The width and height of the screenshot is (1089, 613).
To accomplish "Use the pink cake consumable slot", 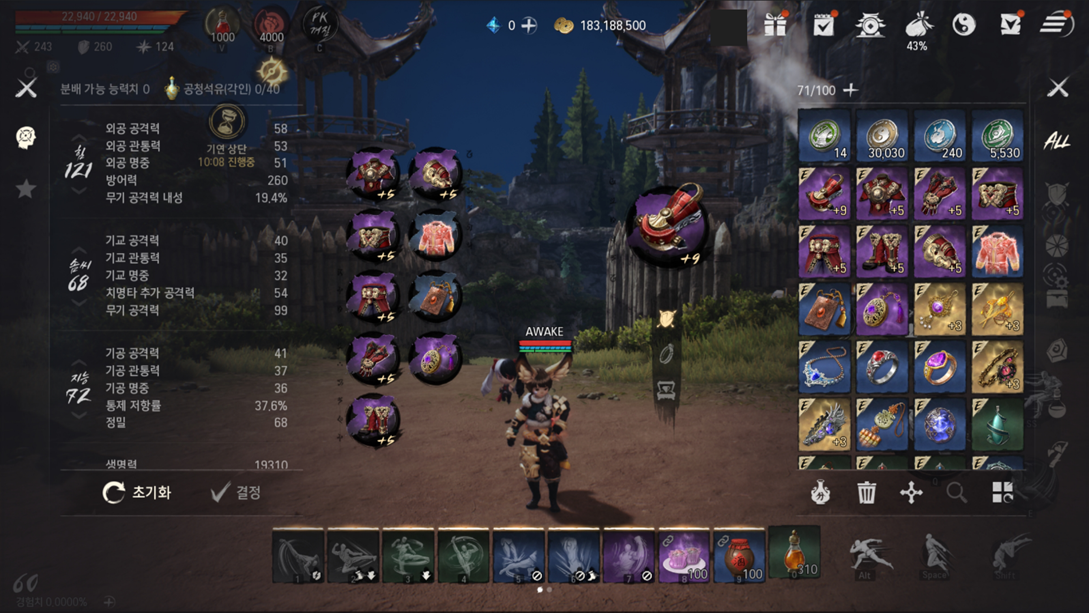I will pyautogui.click(x=684, y=554).
